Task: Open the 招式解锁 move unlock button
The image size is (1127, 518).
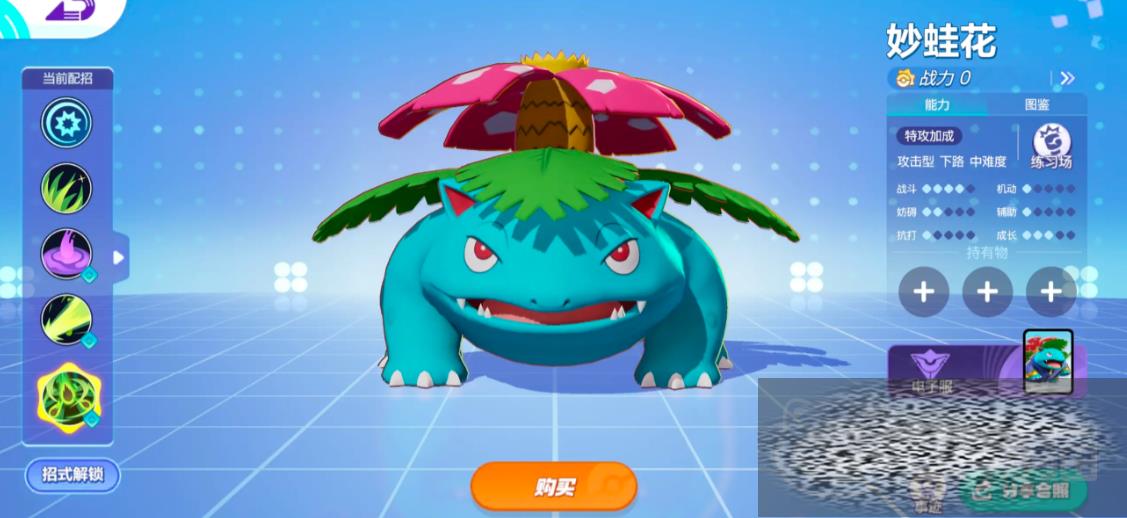Action: pos(73,475)
